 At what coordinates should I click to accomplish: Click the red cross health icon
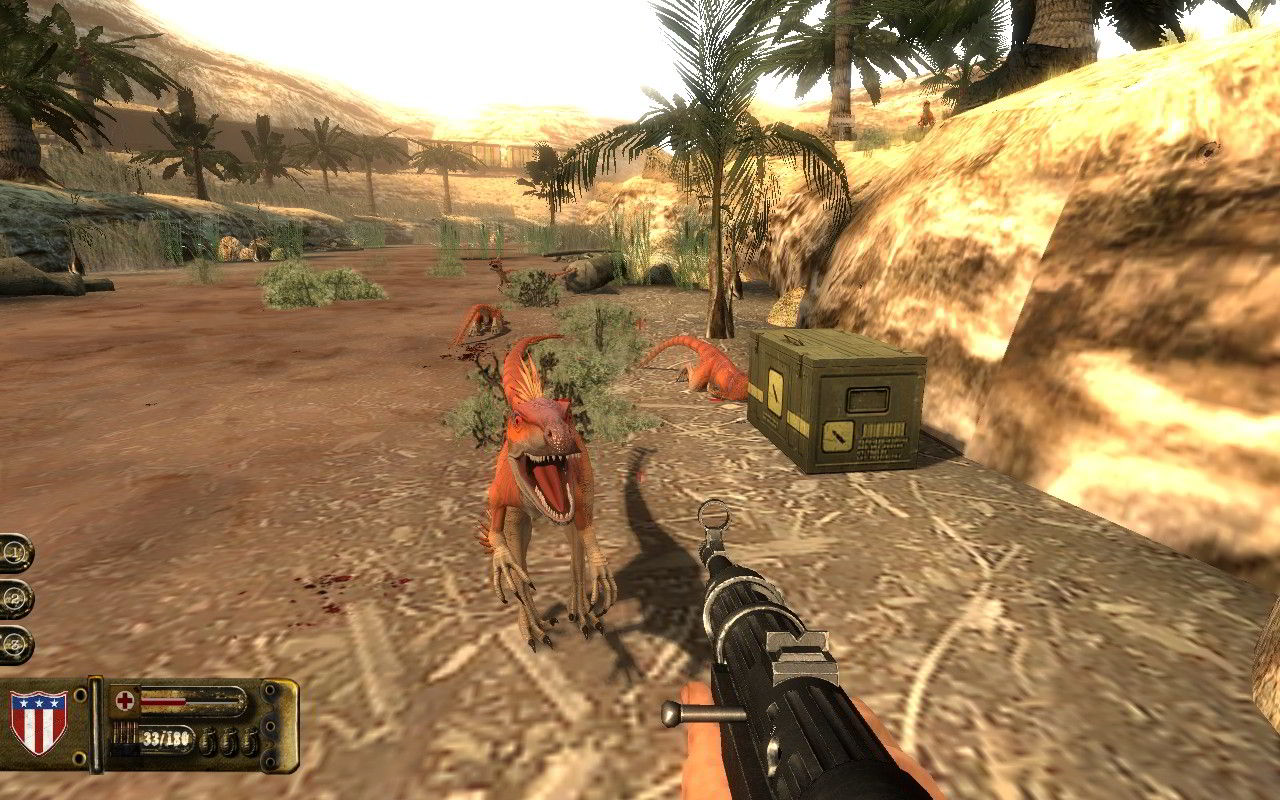coord(126,700)
